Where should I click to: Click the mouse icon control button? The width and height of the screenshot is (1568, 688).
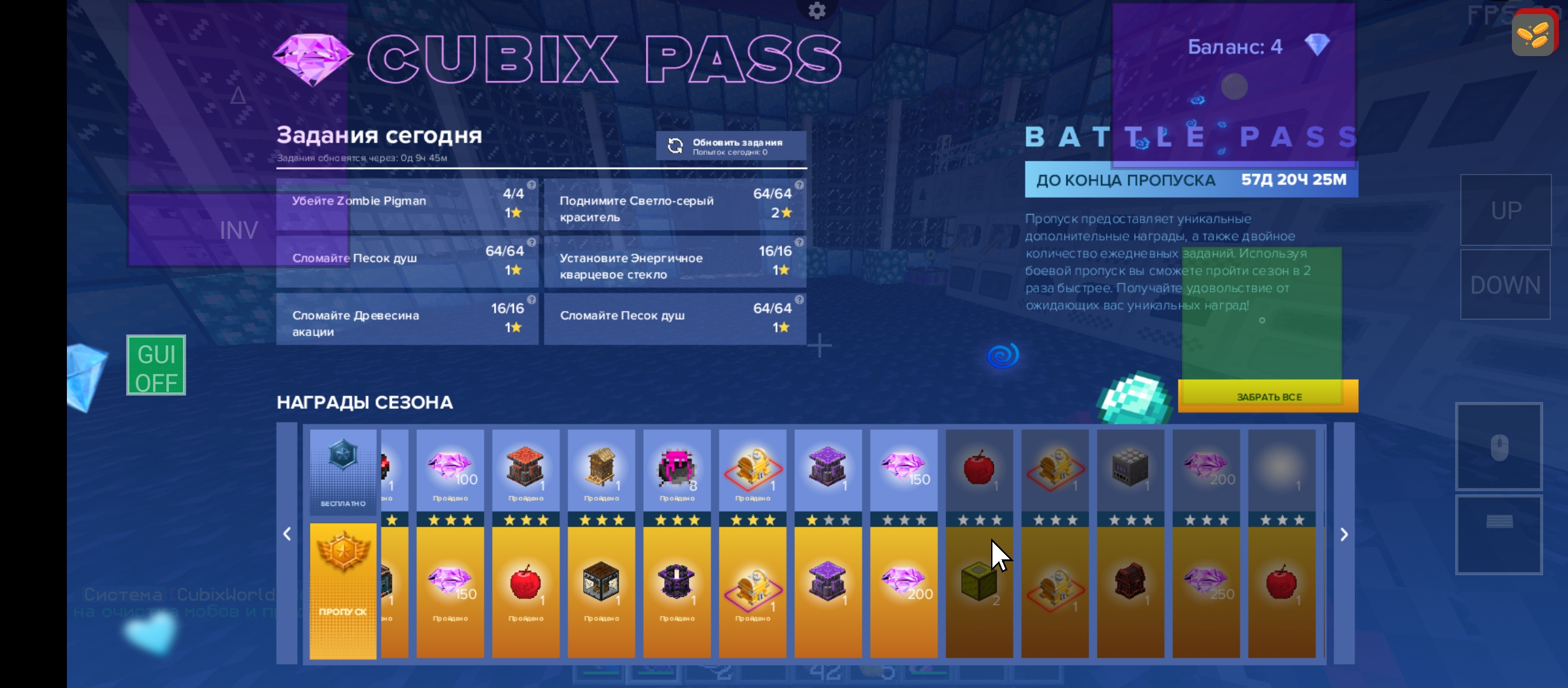click(x=1499, y=447)
